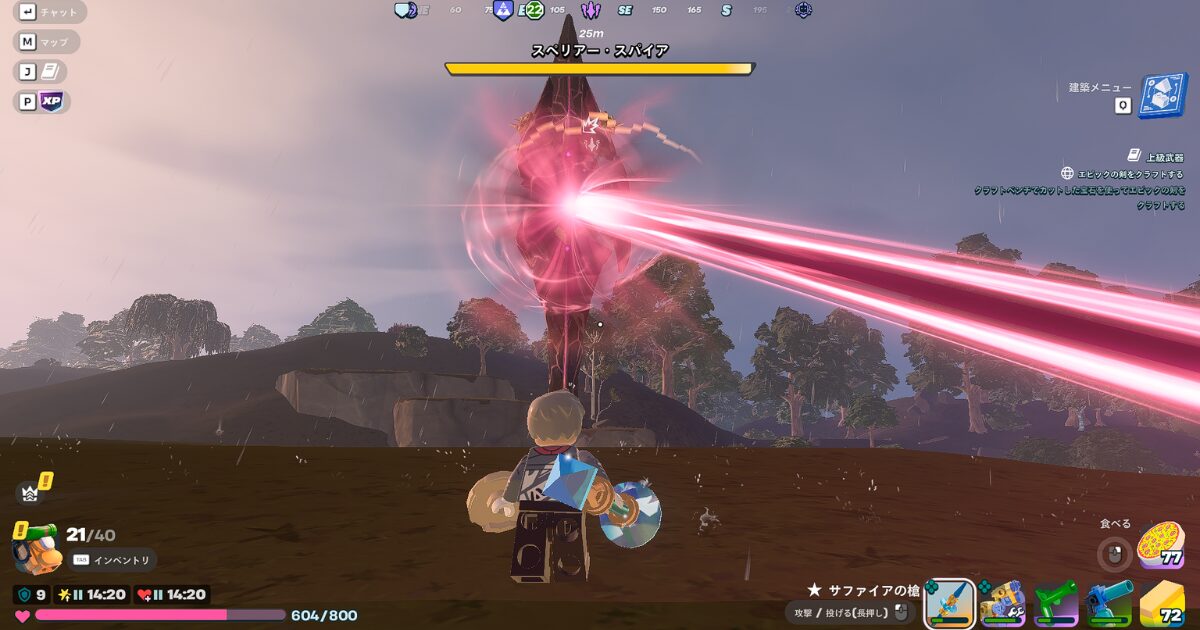Click the compass strip at the top
This screenshot has height=630, width=1200.
point(600,10)
